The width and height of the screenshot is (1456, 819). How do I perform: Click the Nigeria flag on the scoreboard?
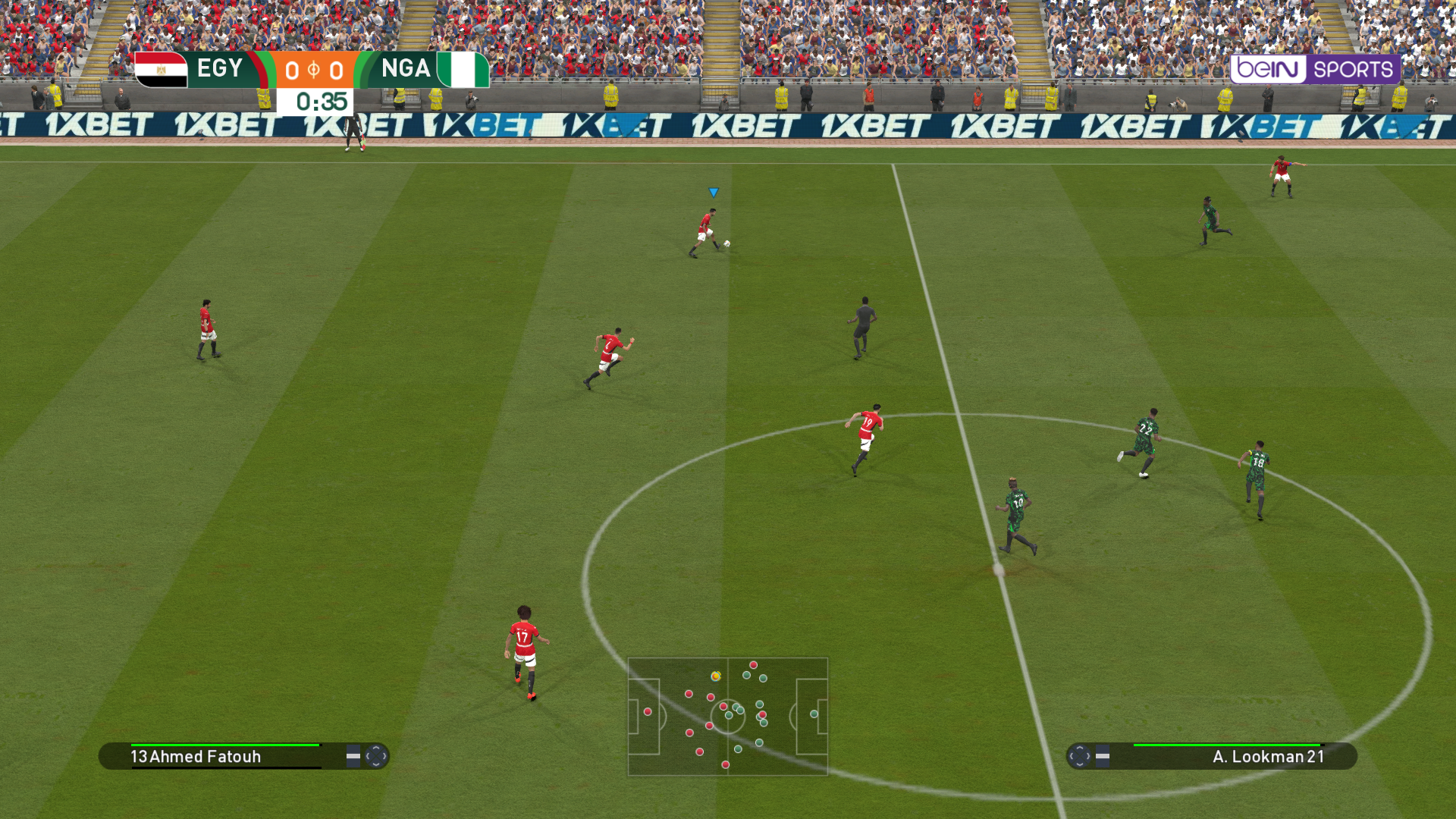pos(463,70)
